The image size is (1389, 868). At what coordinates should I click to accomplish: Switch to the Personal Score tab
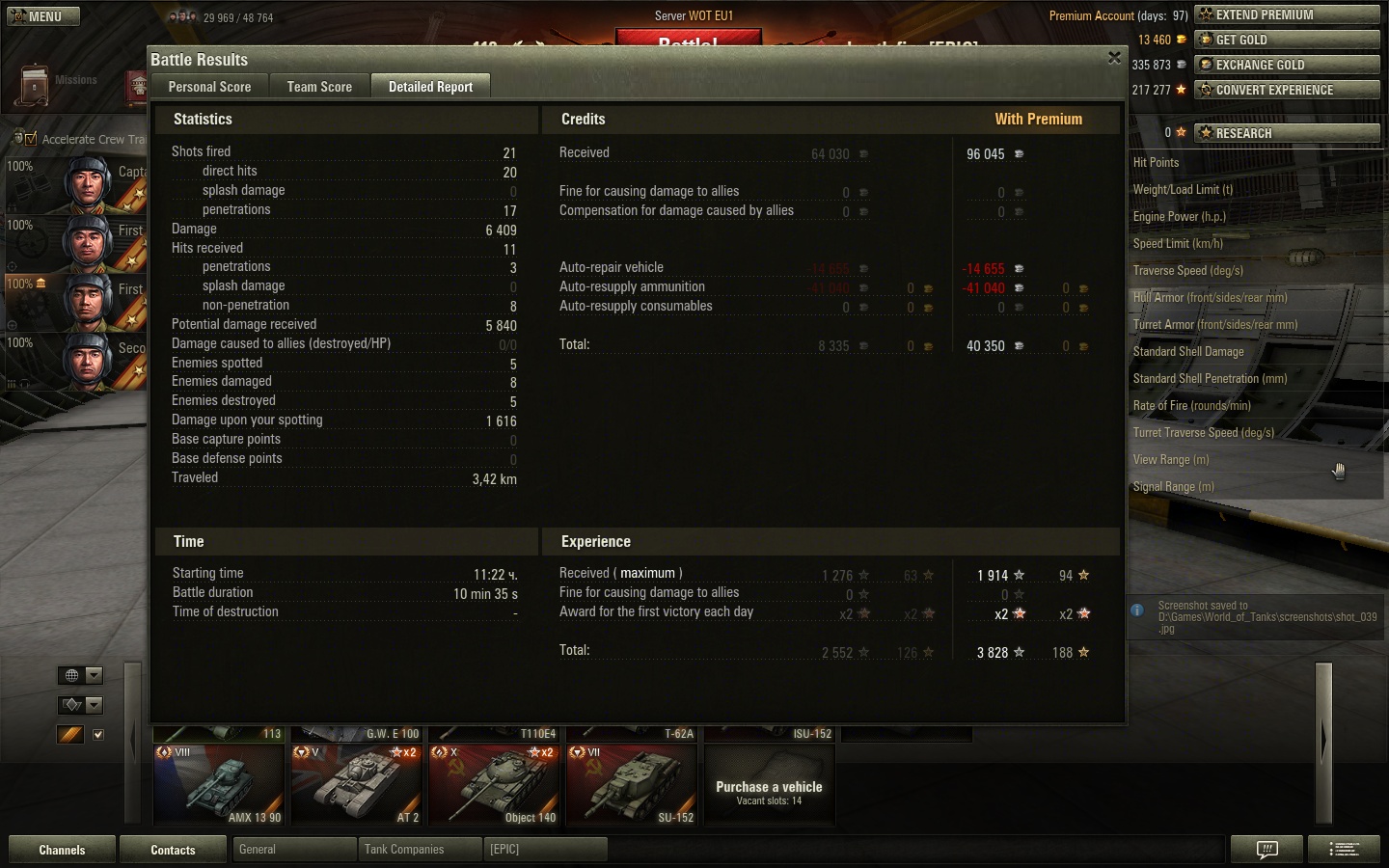tap(209, 87)
